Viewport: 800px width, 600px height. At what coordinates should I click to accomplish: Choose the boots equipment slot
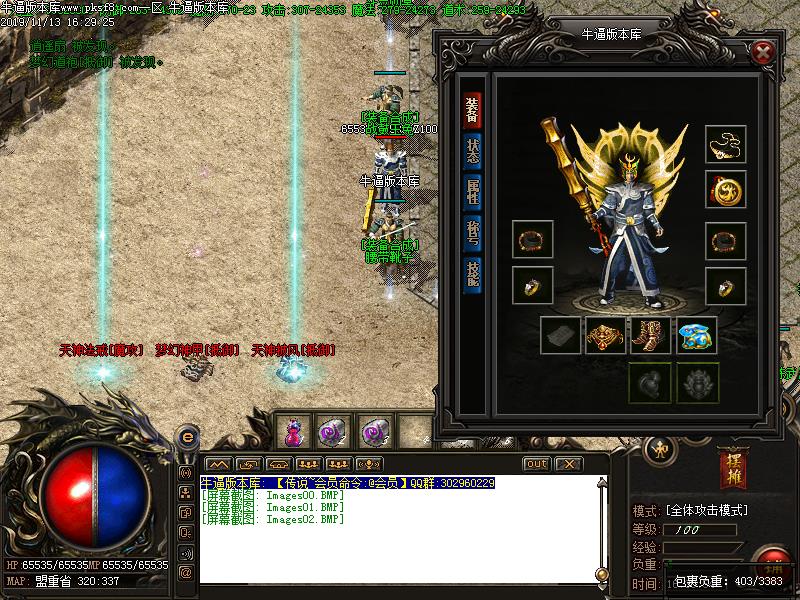[x=651, y=336]
